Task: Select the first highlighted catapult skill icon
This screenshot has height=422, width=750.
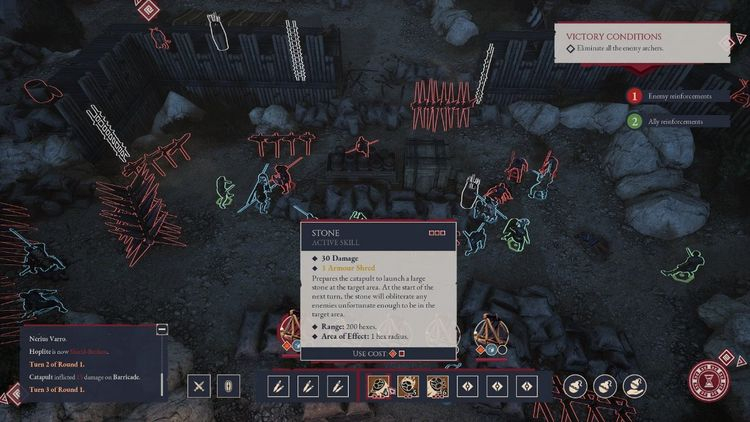Action: (381, 386)
